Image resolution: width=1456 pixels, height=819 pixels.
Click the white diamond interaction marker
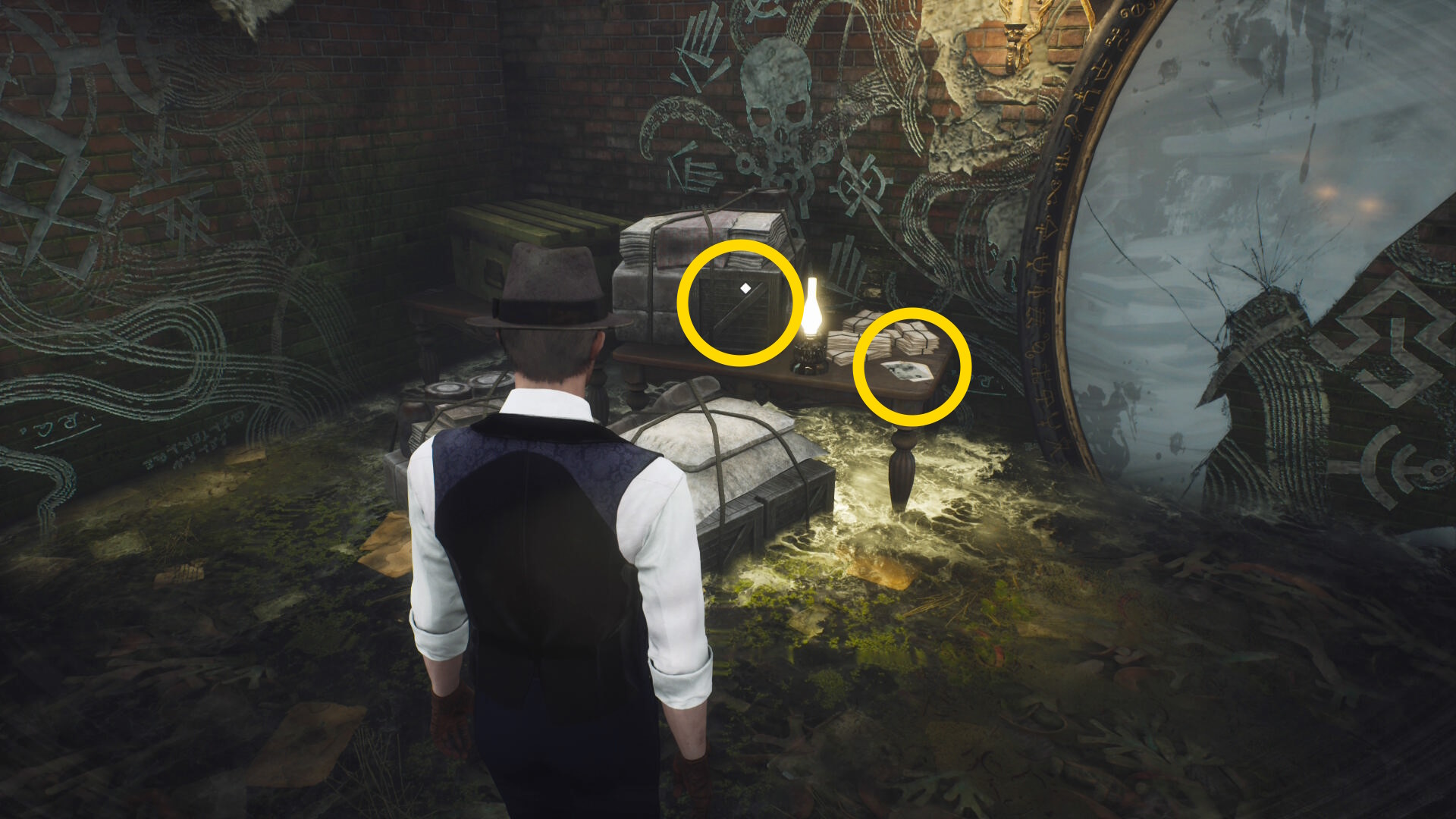coord(745,288)
